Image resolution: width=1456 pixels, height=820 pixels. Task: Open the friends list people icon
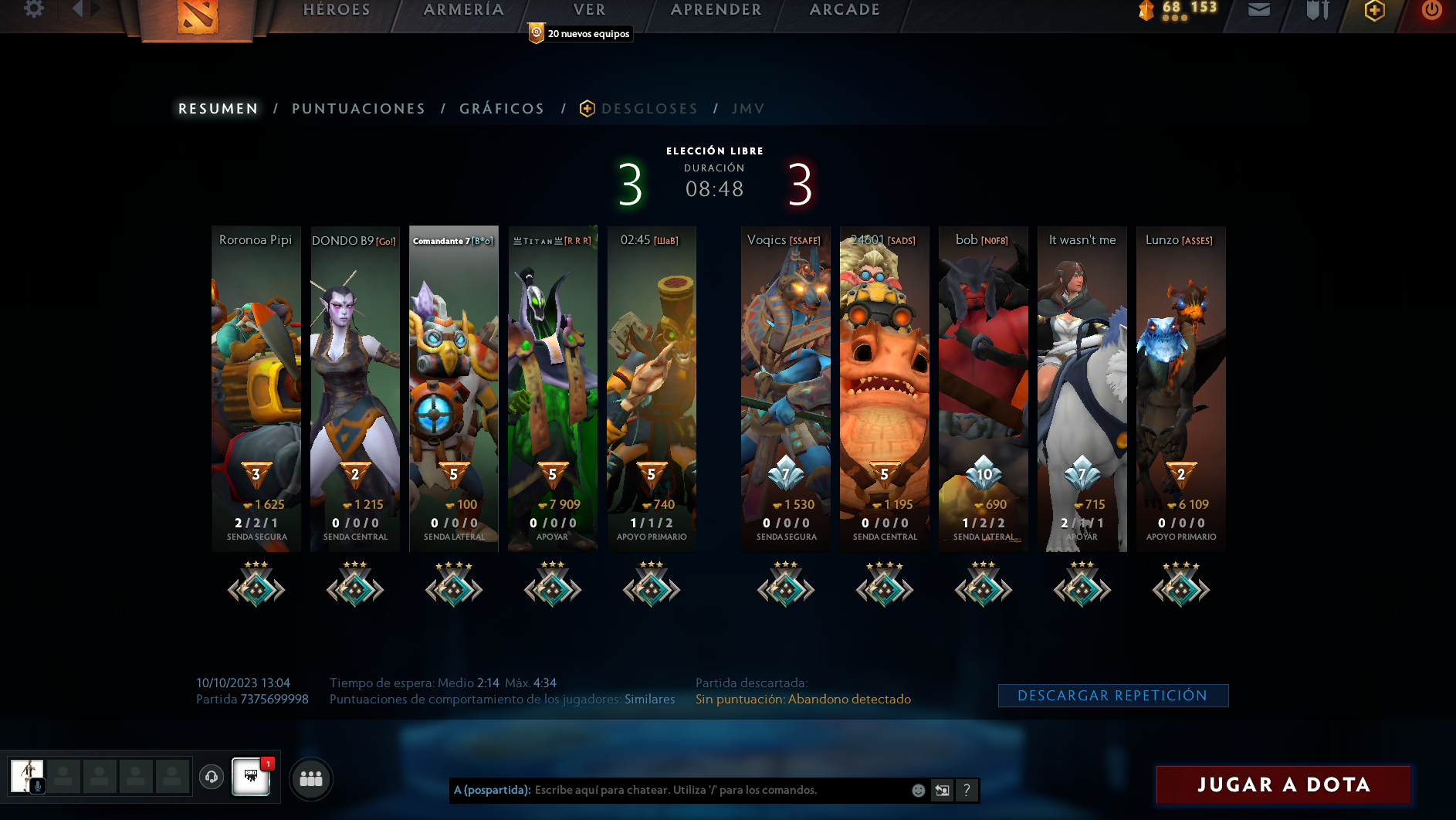[x=311, y=780]
